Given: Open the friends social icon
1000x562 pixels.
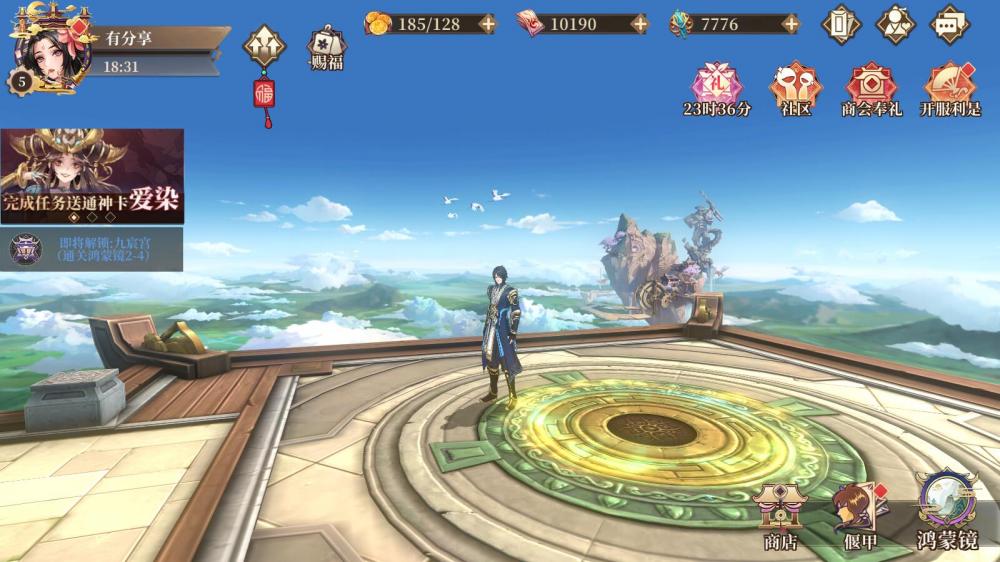Looking at the screenshot, I should pos(895,24).
